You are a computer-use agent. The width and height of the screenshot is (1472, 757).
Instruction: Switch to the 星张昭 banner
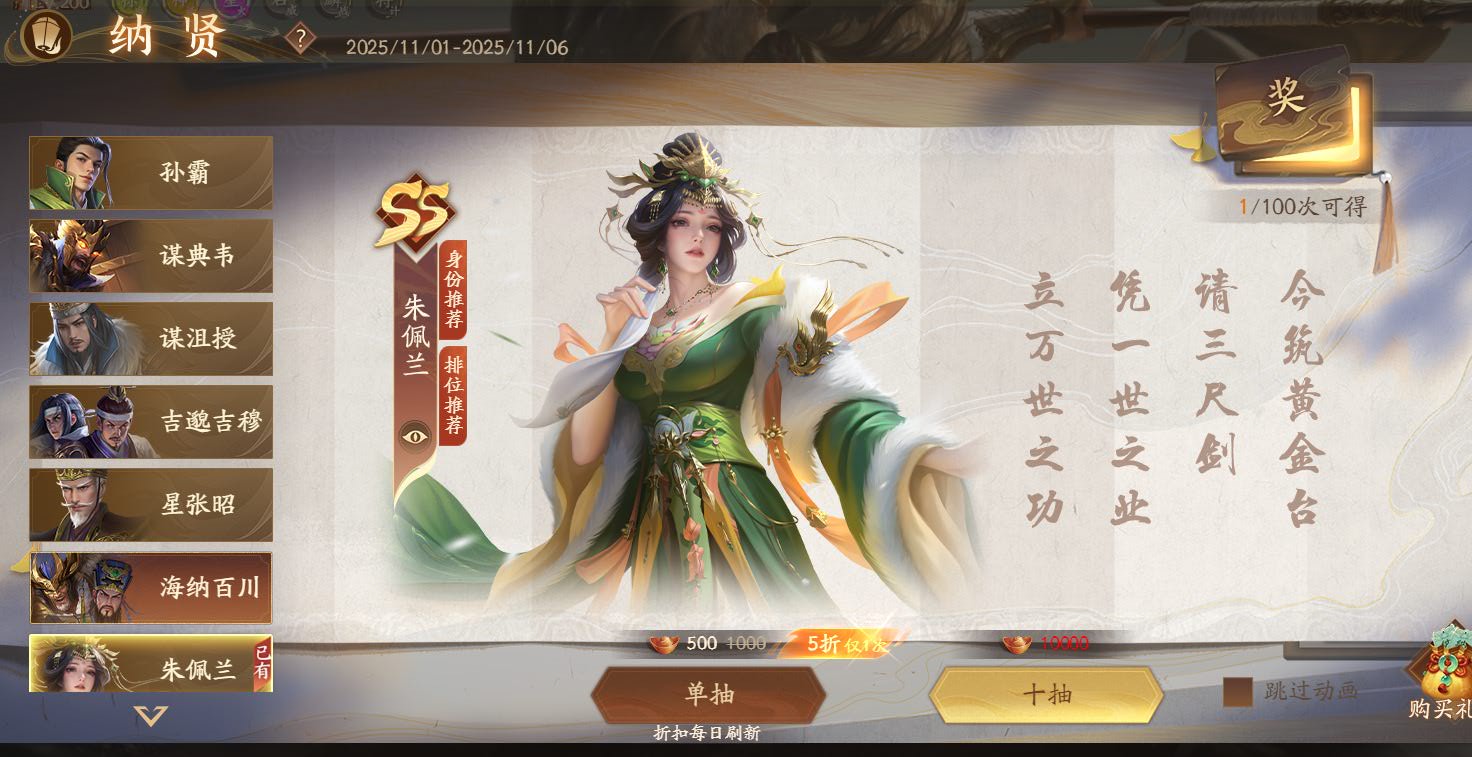click(151, 505)
